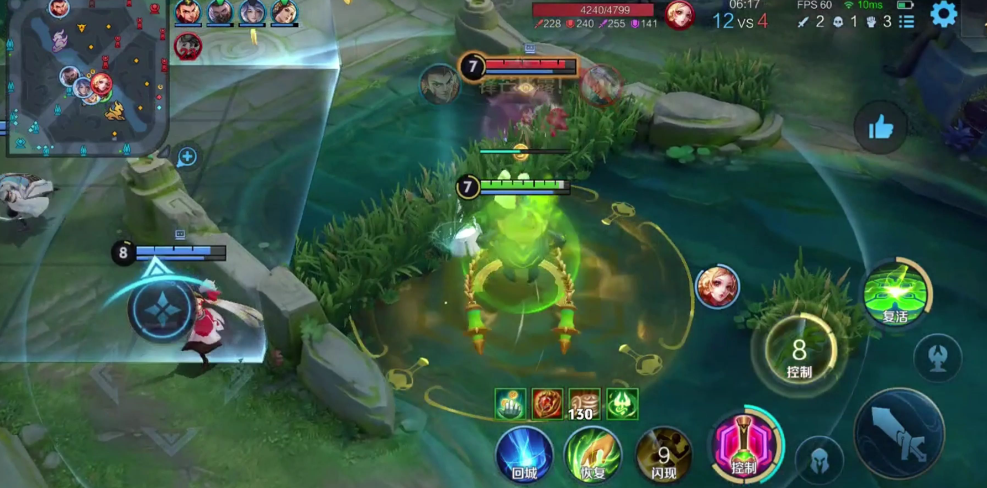
Task: Activate the 回城 recall ability
Action: tap(525, 454)
